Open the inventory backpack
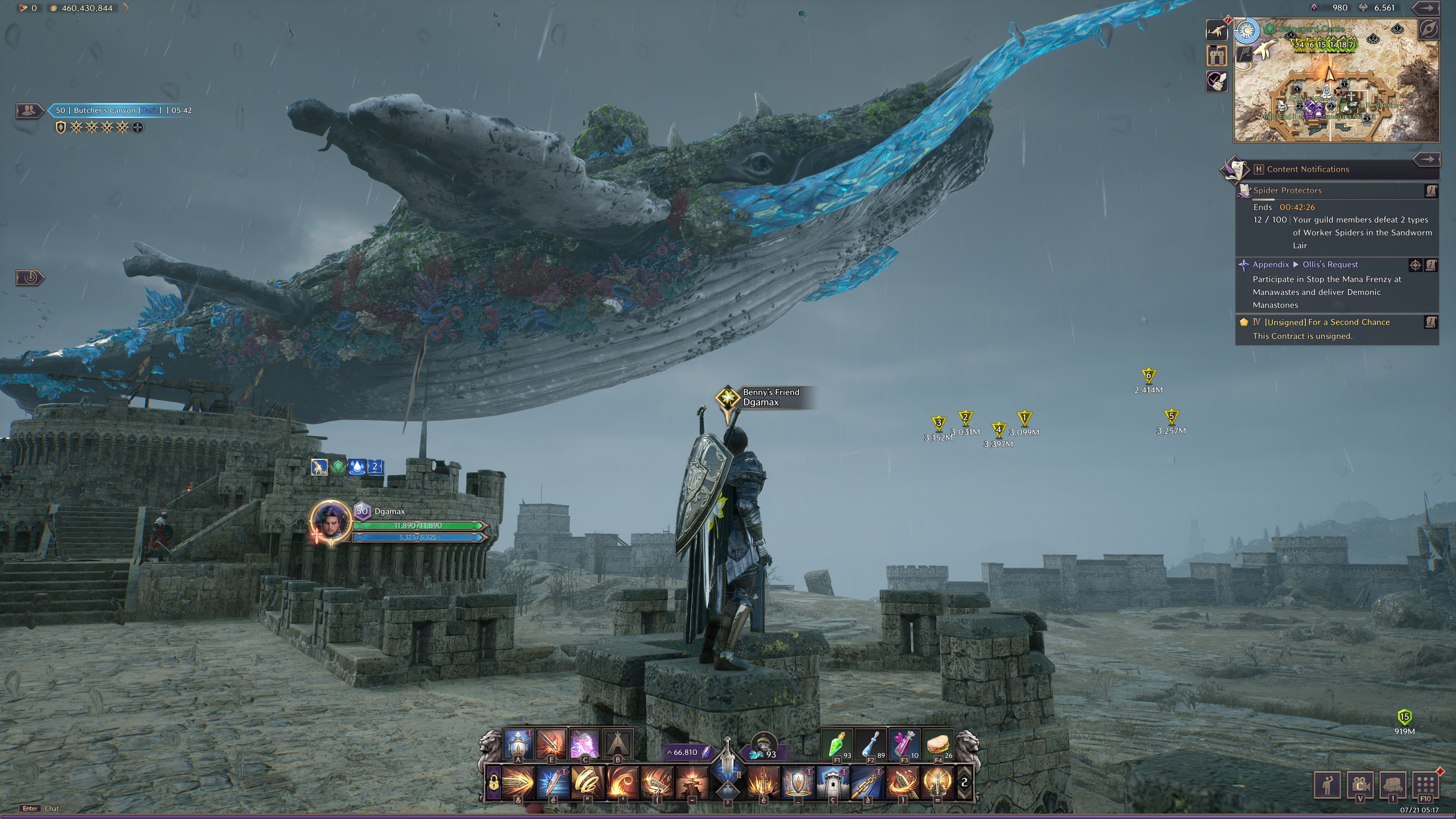Screen dimensions: 1456x819 1393,784
